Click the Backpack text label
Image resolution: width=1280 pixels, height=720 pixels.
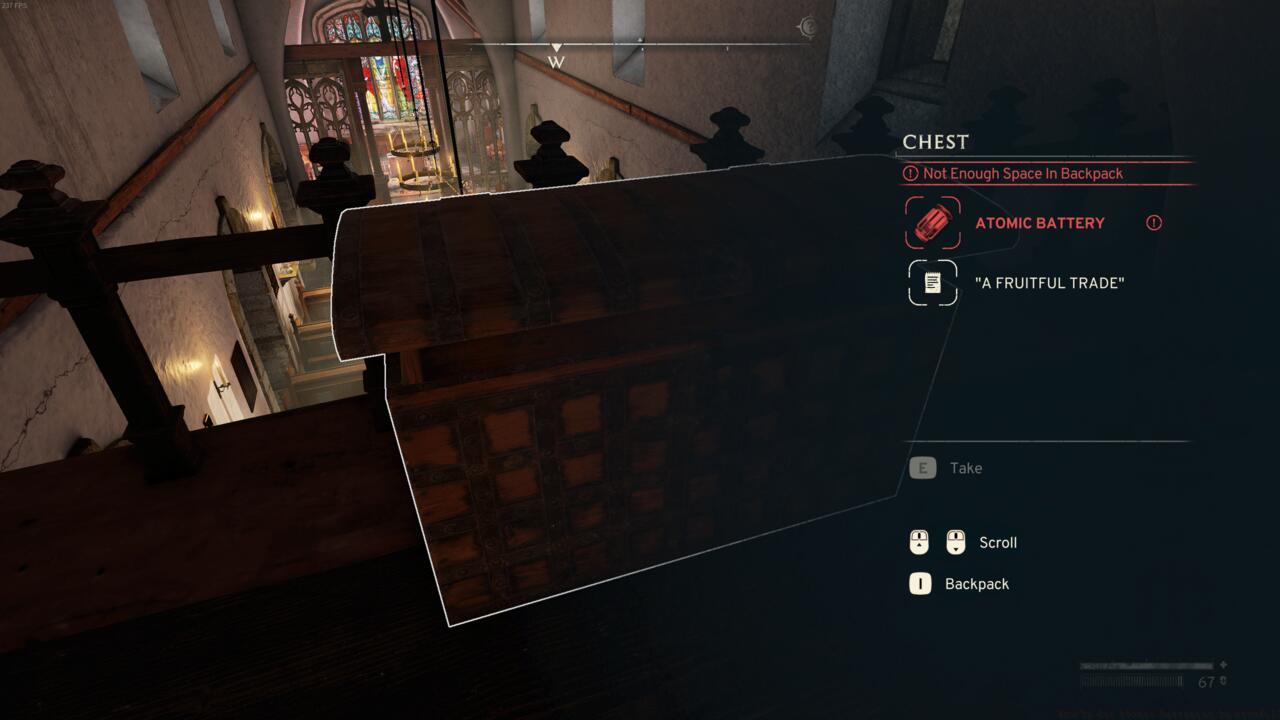[975, 583]
